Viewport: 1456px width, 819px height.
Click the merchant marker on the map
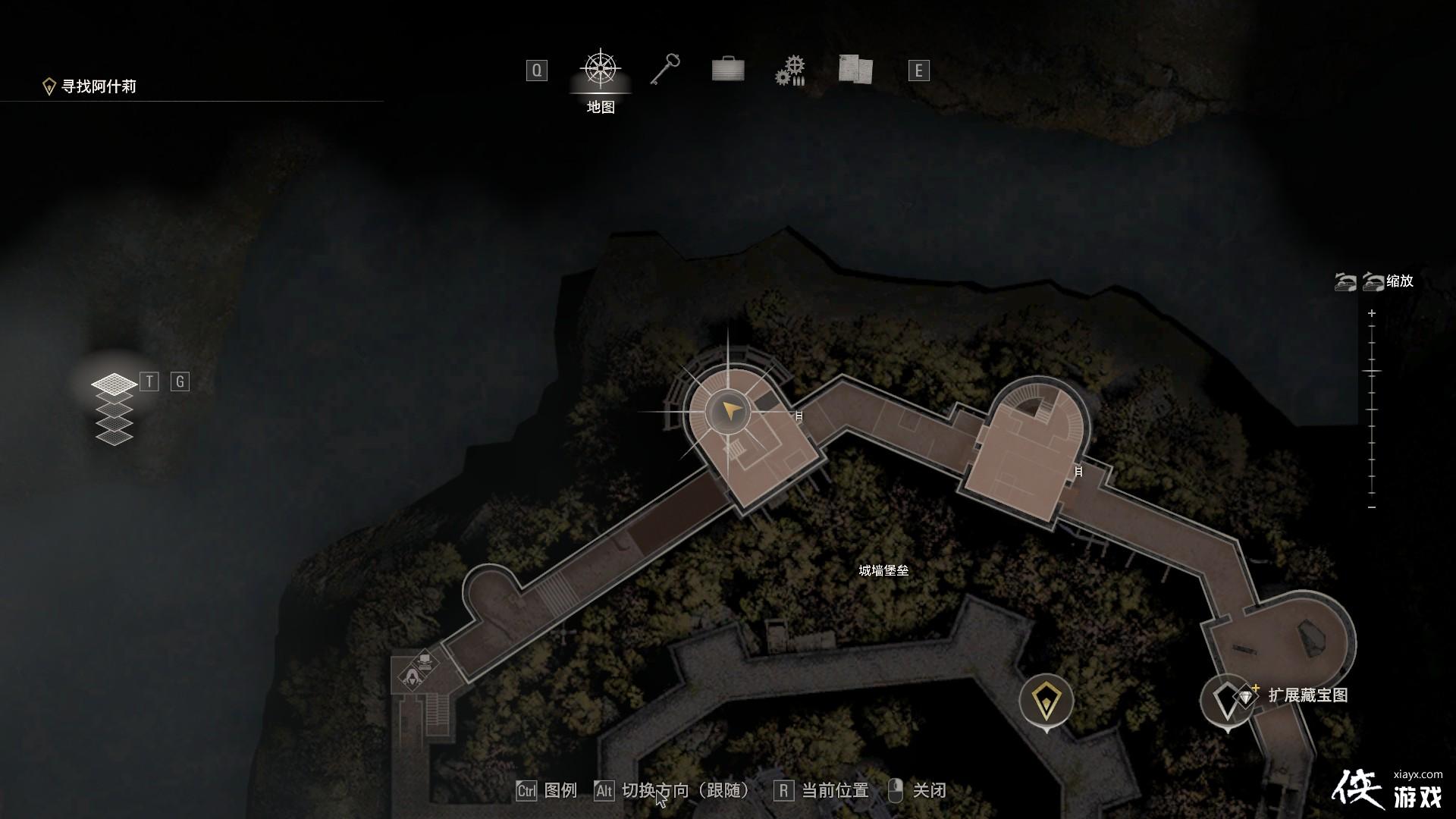pos(412,677)
